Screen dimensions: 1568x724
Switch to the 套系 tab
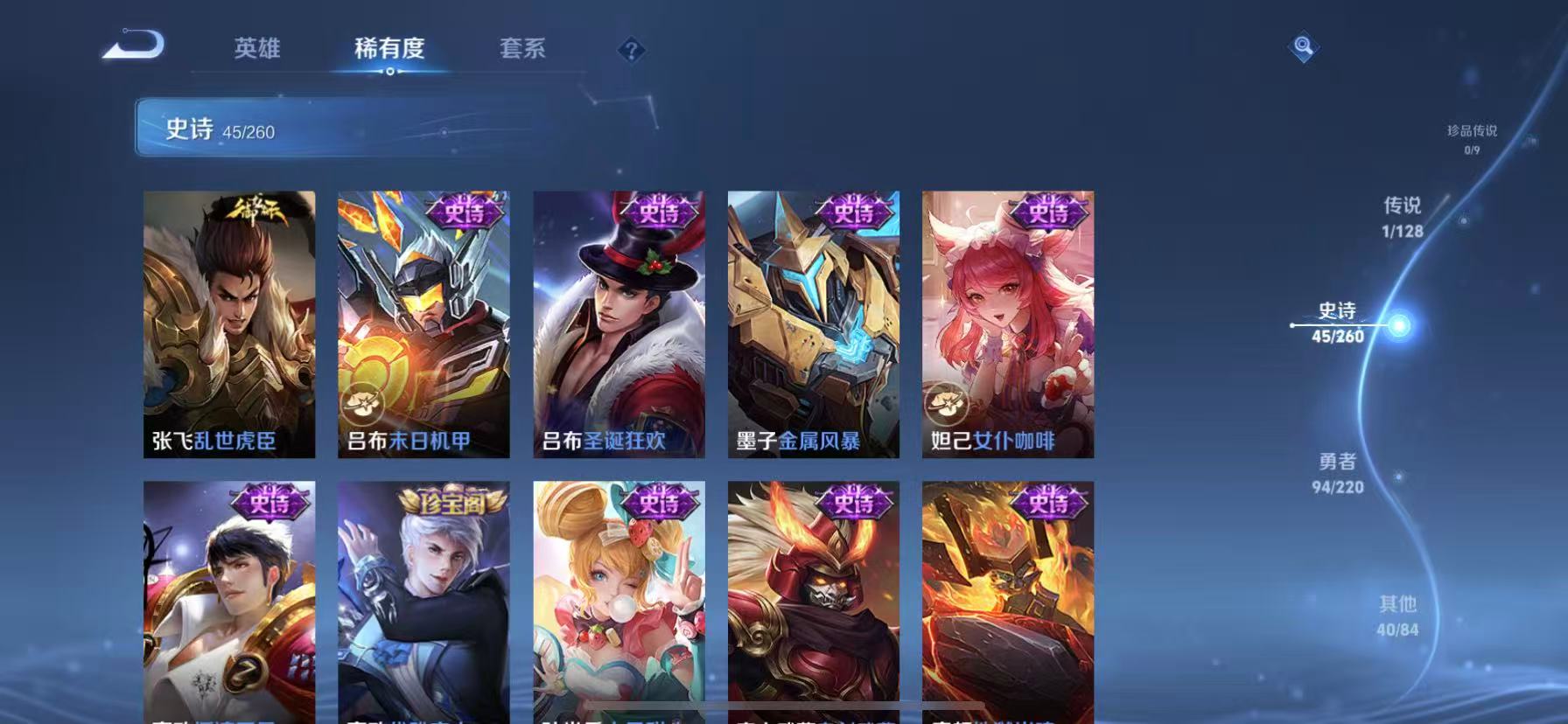coord(522,50)
